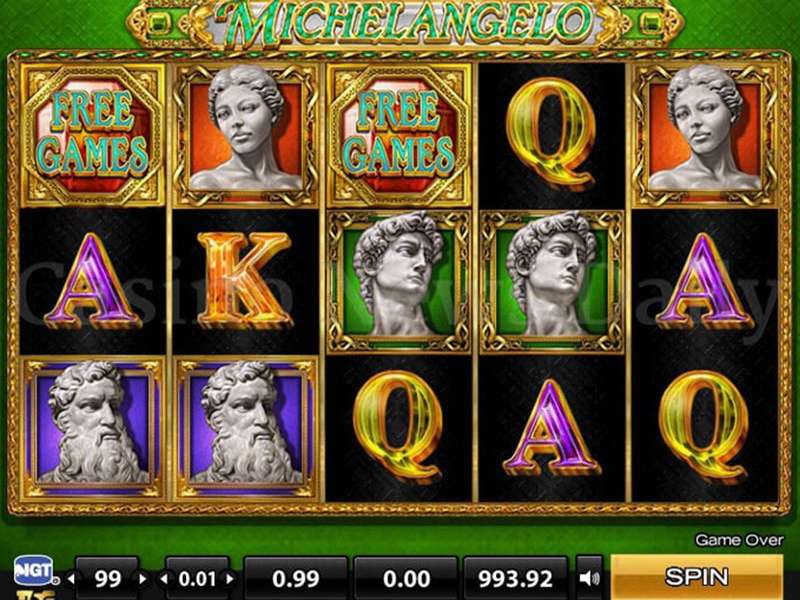Increase the number of lines from 99
The width and height of the screenshot is (800, 600).
coord(142,578)
